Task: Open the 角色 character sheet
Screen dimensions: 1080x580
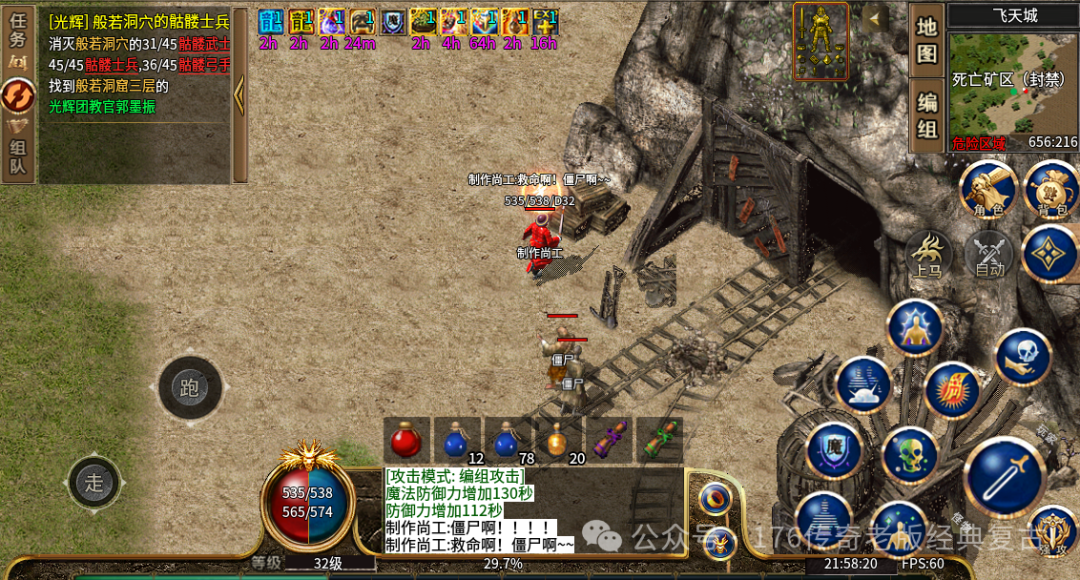Action: [988, 189]
